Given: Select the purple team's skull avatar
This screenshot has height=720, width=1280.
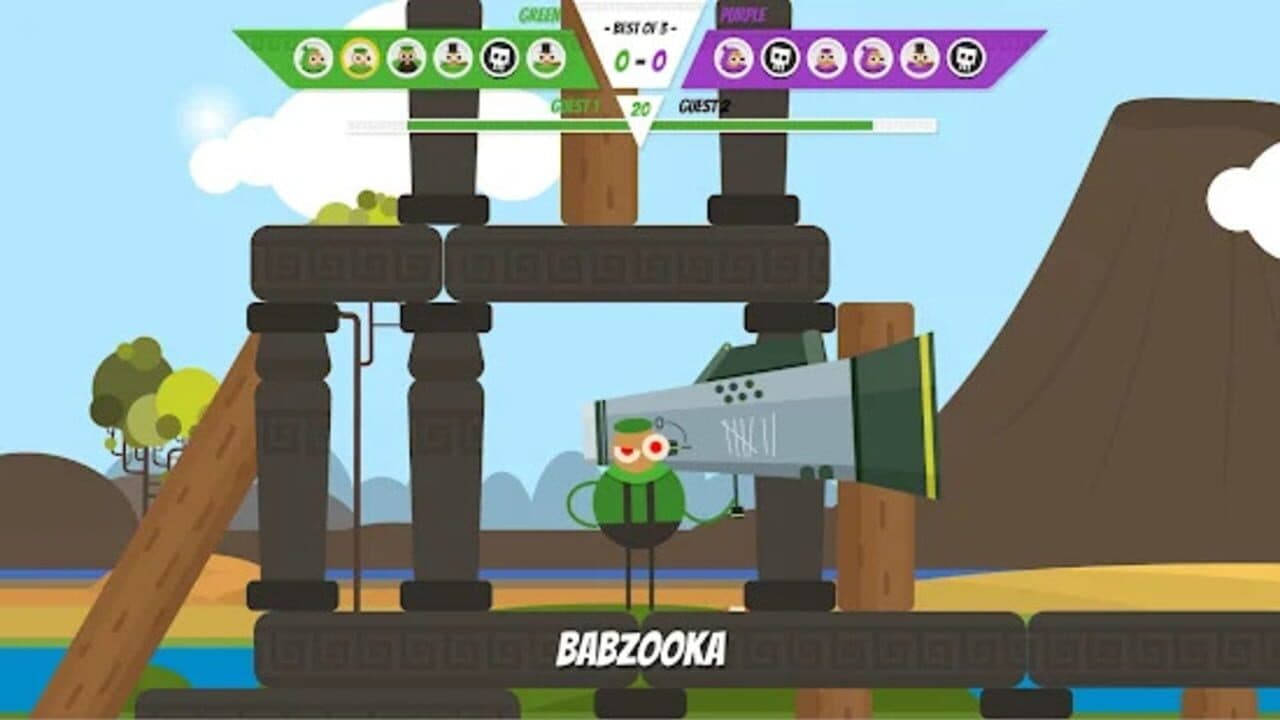Looking at the screenshot, I should coord(780,58).
